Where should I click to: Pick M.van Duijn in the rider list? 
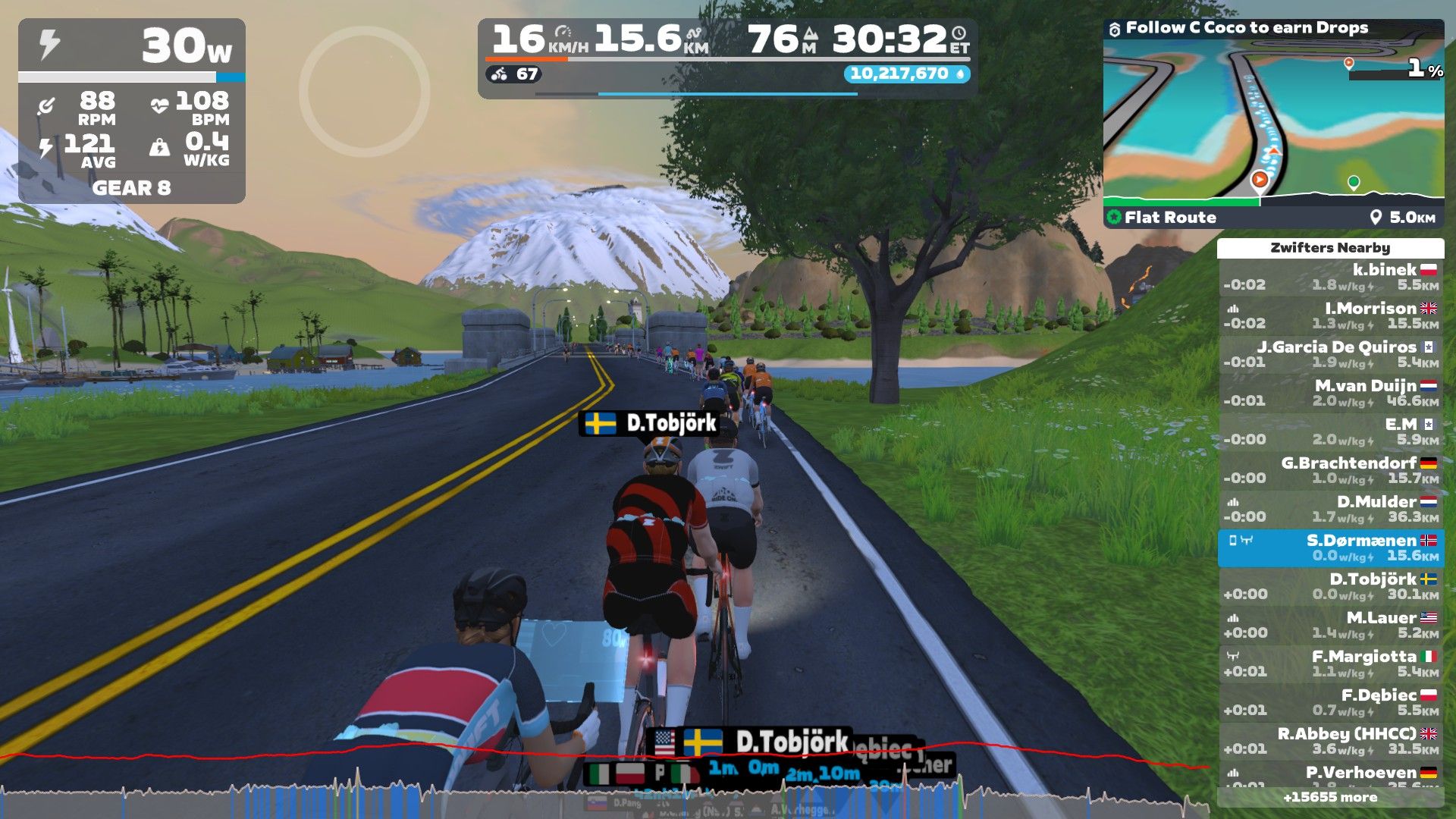pyautogui.click(x=1331, y=393)
